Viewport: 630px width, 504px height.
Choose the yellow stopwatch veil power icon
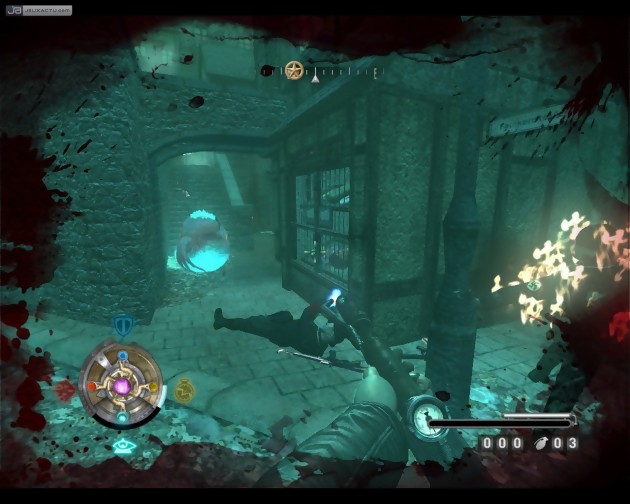(x=184, y=389)
